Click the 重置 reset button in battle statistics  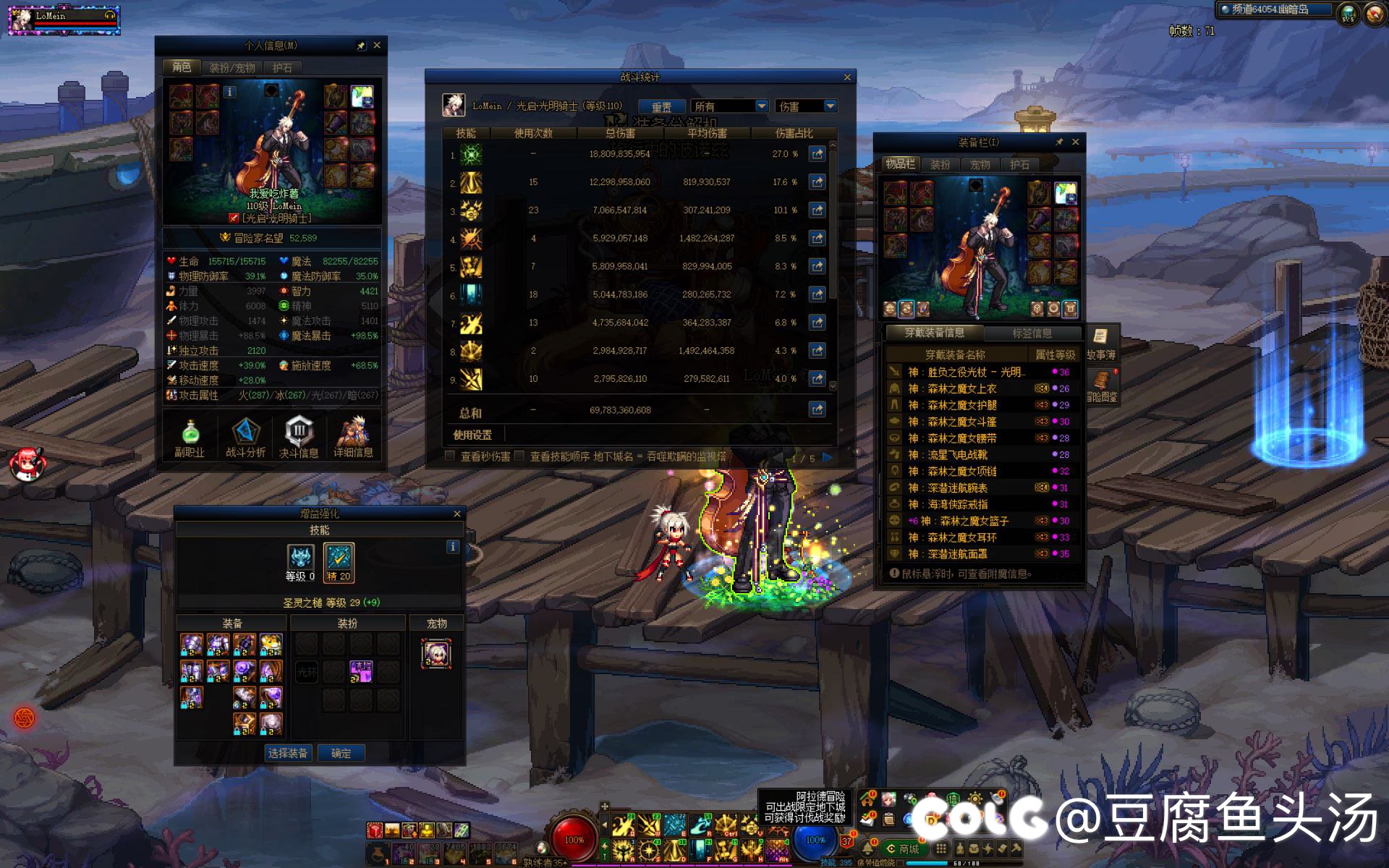point(661,106)
